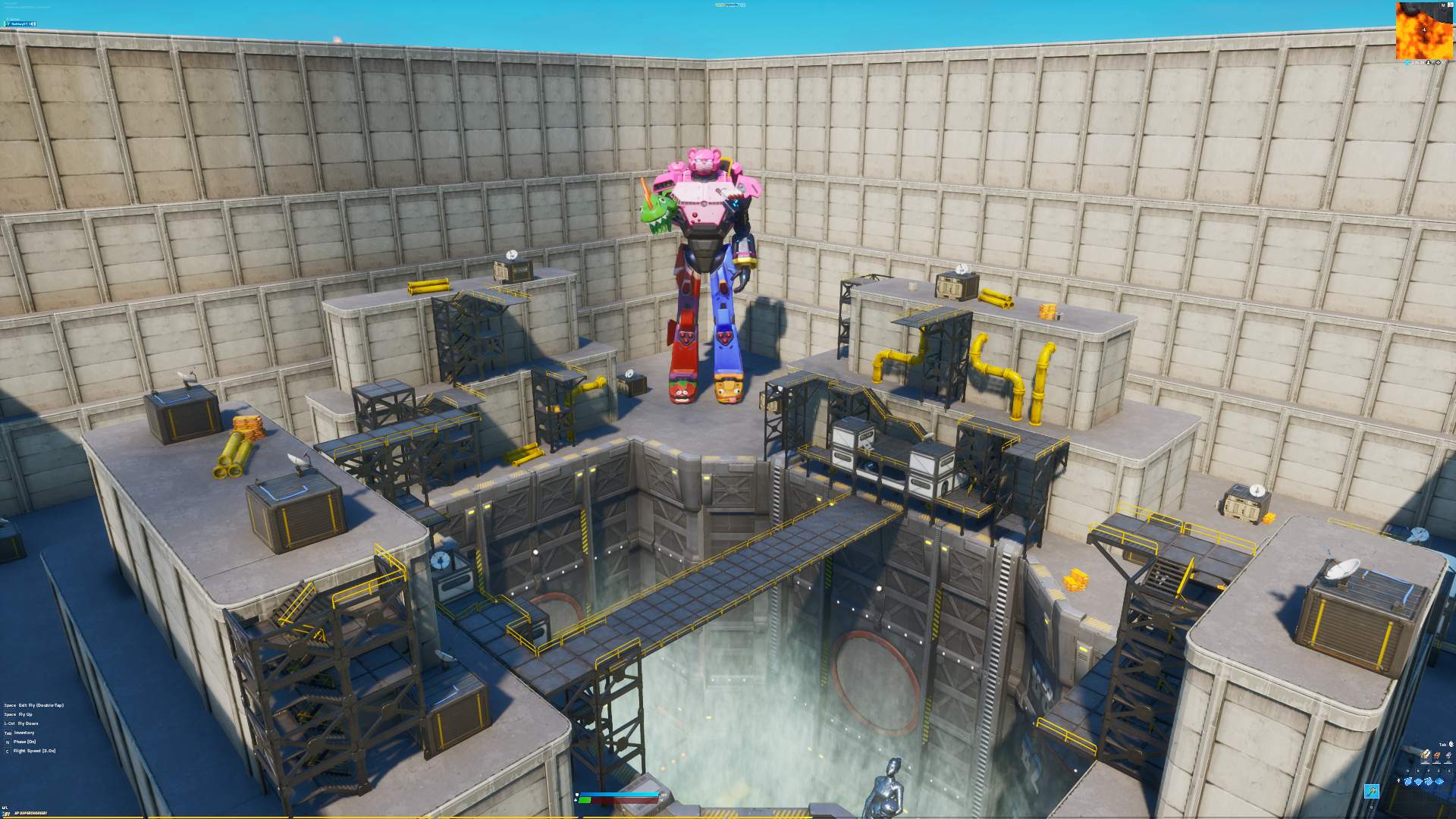Select the copy tool bound to E
Screen dimensions: 1456x819
tap(1419, 783)
